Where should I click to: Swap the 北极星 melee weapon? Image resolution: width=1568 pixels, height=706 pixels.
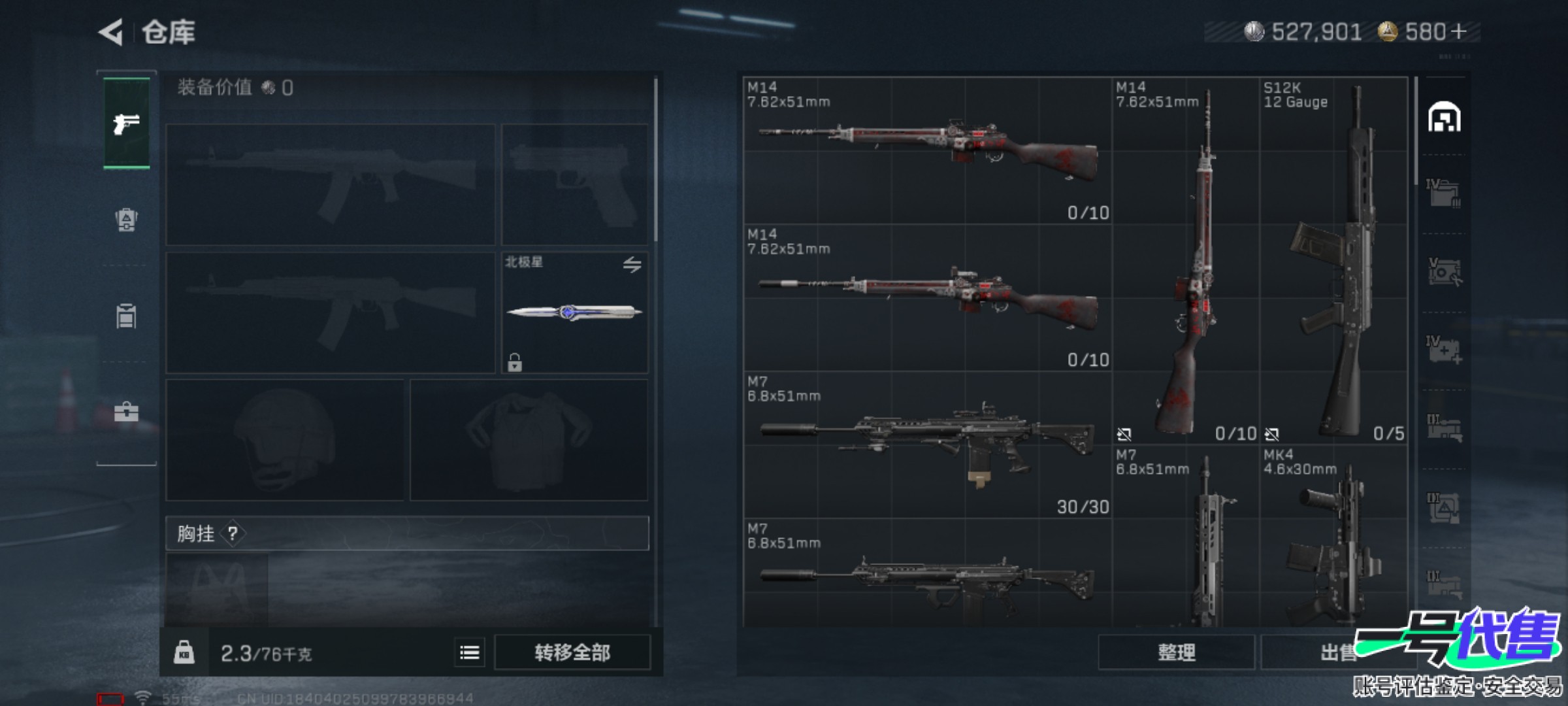coord(632,265)
